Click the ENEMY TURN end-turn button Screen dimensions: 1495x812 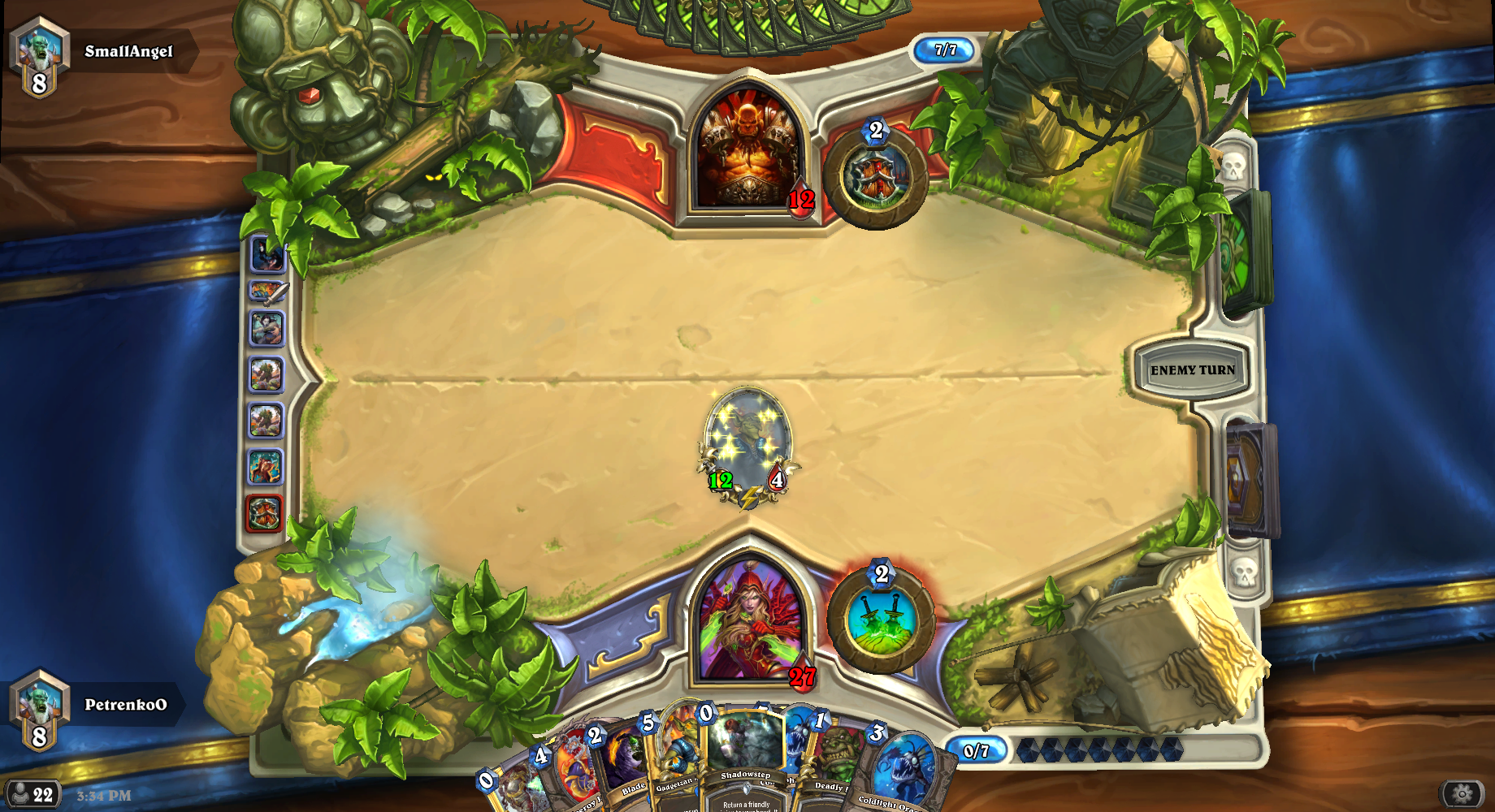click(1191, 370)
